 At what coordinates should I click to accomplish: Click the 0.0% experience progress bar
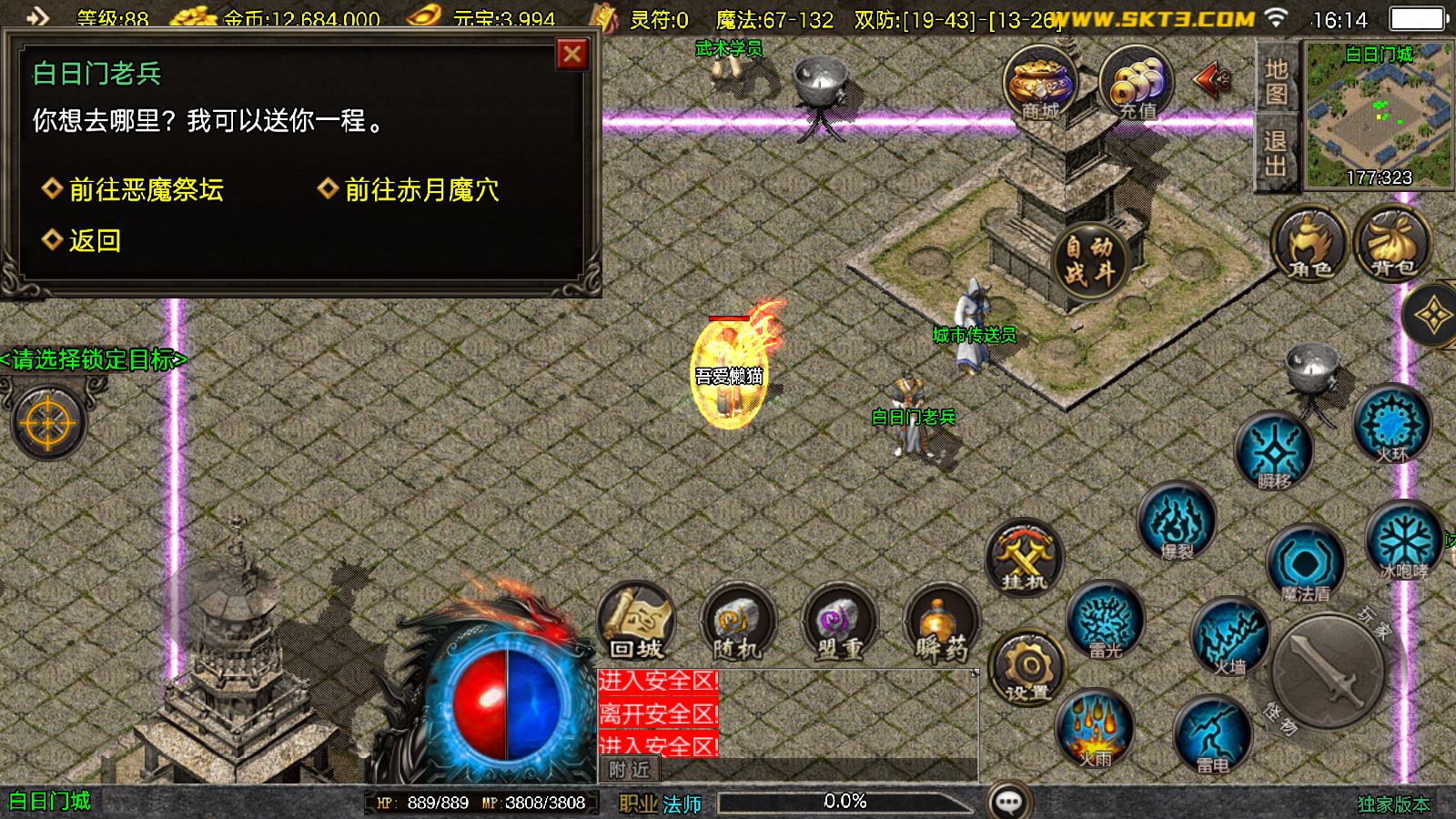[x=846, y=802]
